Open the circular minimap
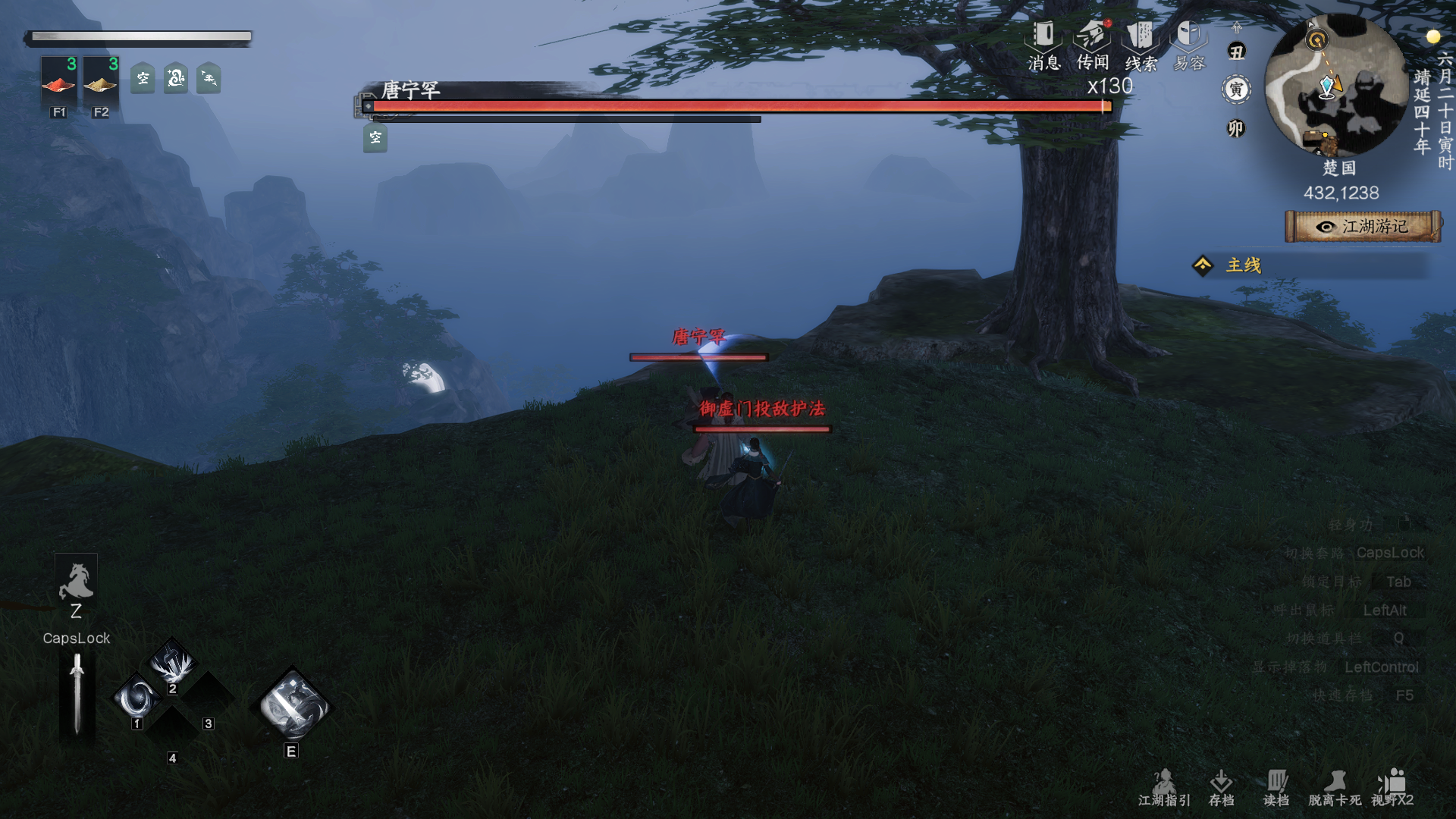The width and height of the screenshot is (1456, 819). 1336,85
